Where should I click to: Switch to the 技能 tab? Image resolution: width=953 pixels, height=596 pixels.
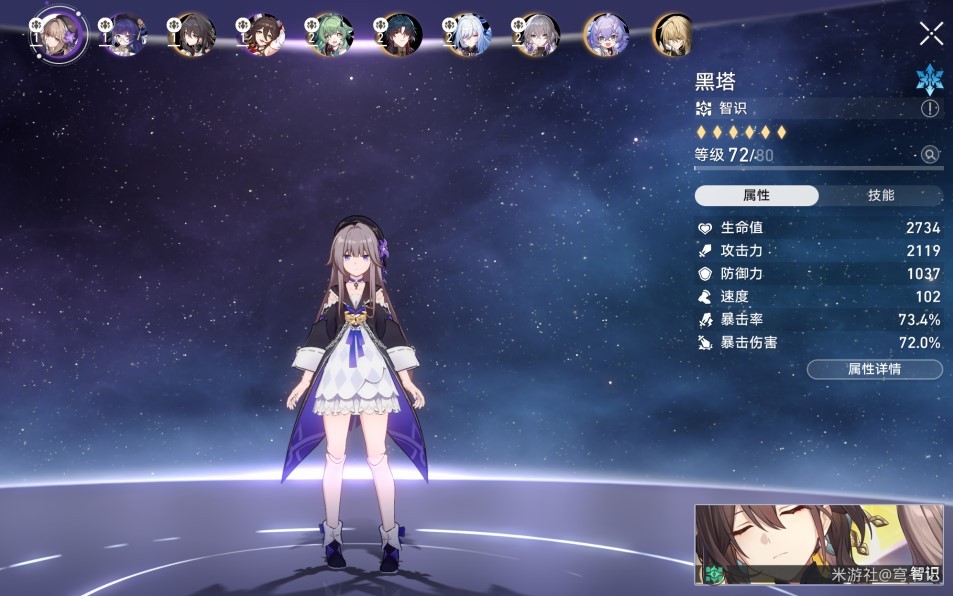pos(881,196)
